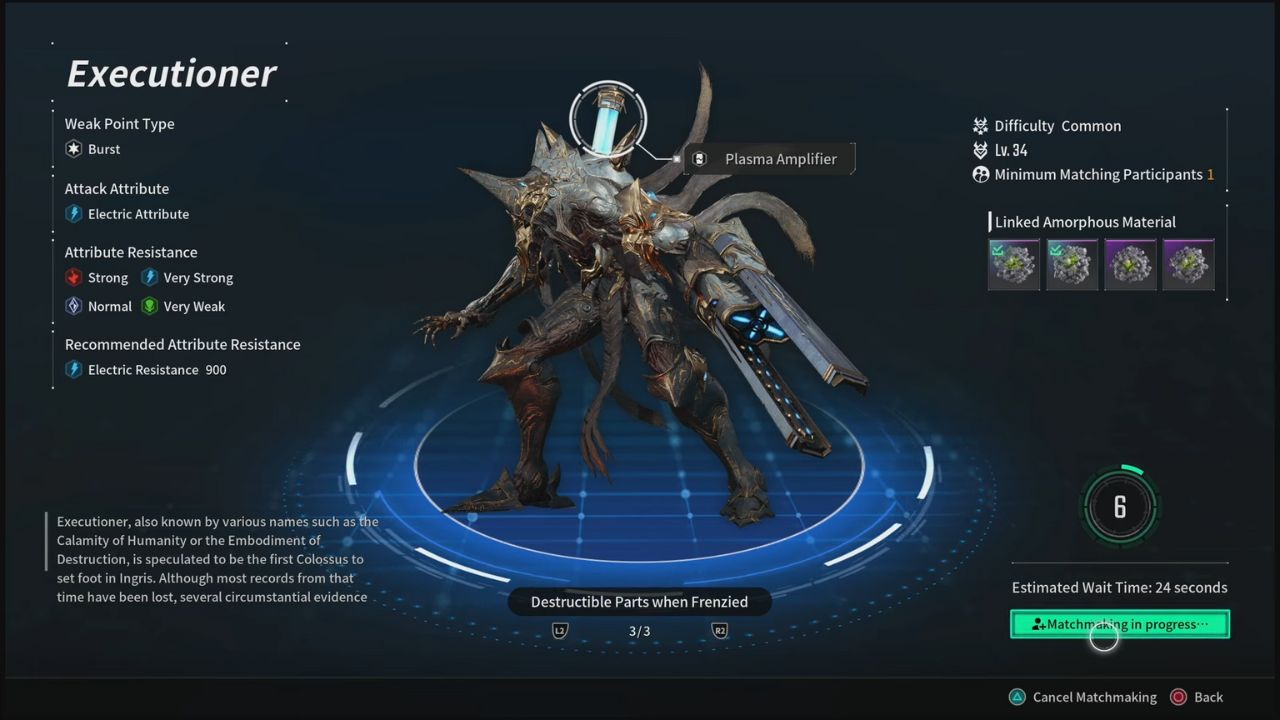Select the third Amorphous Material to link it

(x=1130, y=263)
